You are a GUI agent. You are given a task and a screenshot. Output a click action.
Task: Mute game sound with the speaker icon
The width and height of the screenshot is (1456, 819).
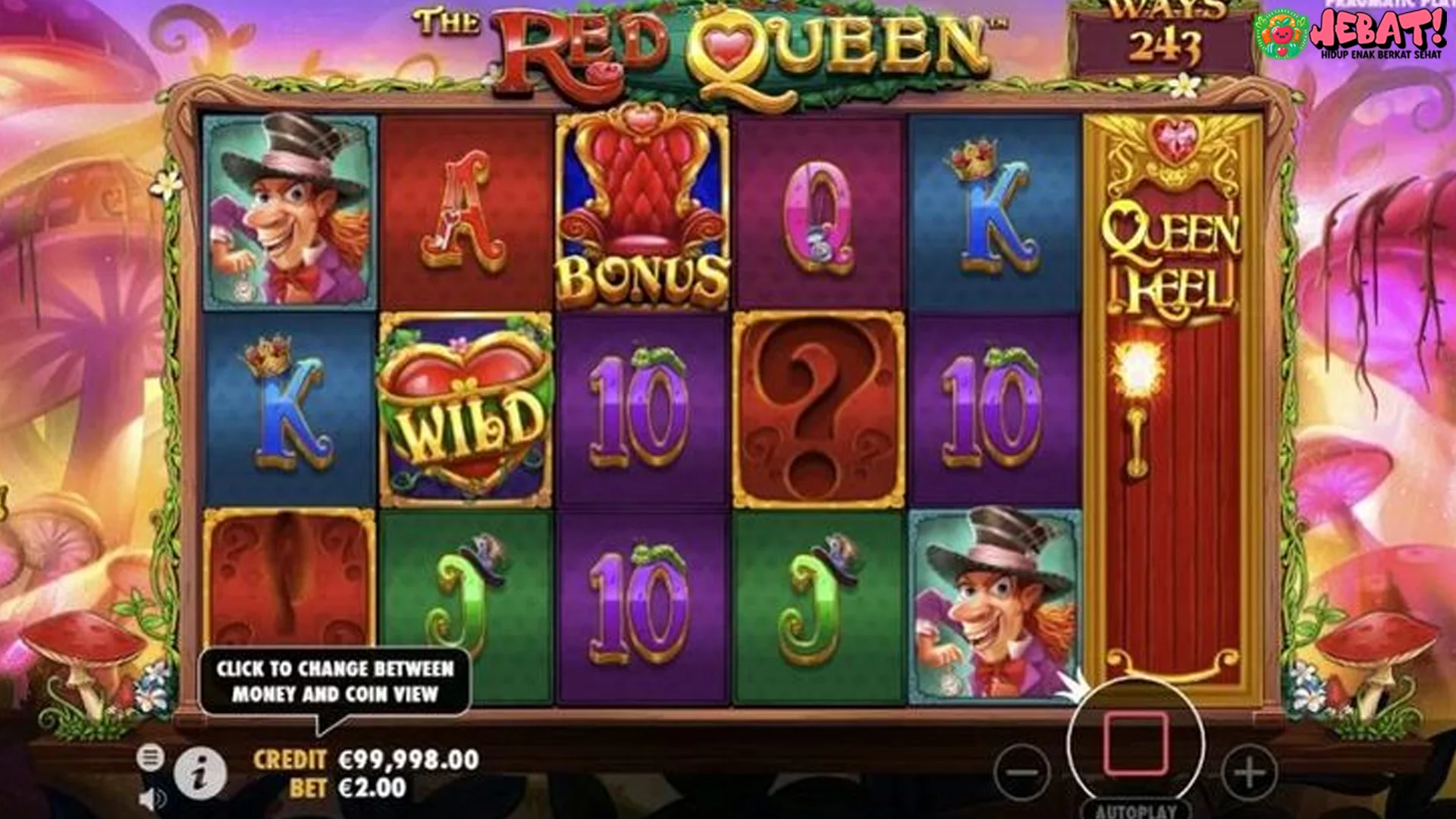151,798
